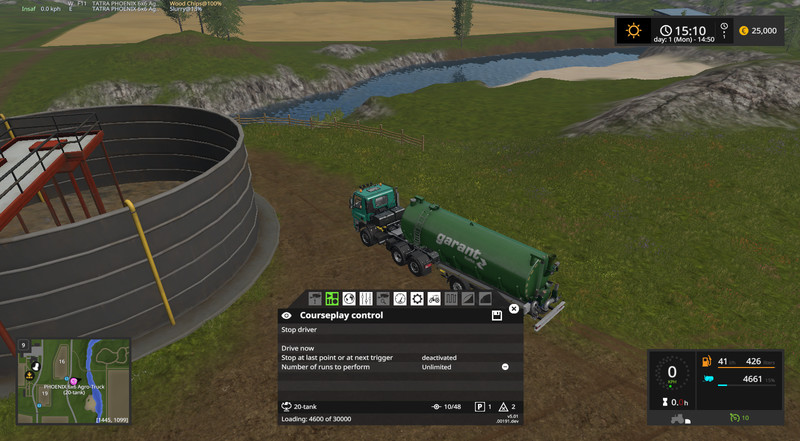Switch to the globe page tab
This screenshot has width=800, height=441.
349,298
